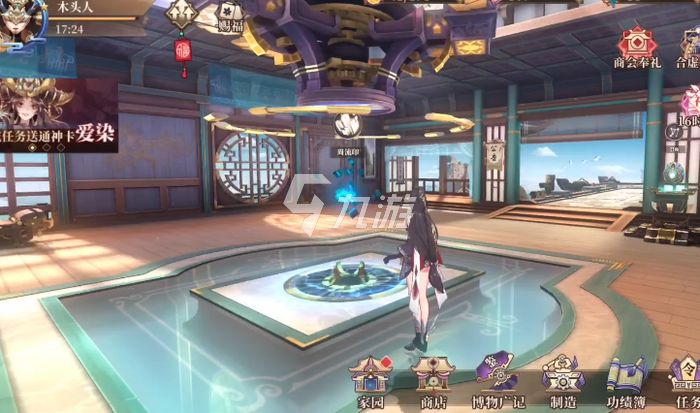The width and height of the screenshot is (700, 413).
Task: Open the 商会奉礼 guild gift event
Action: (632, 45)
